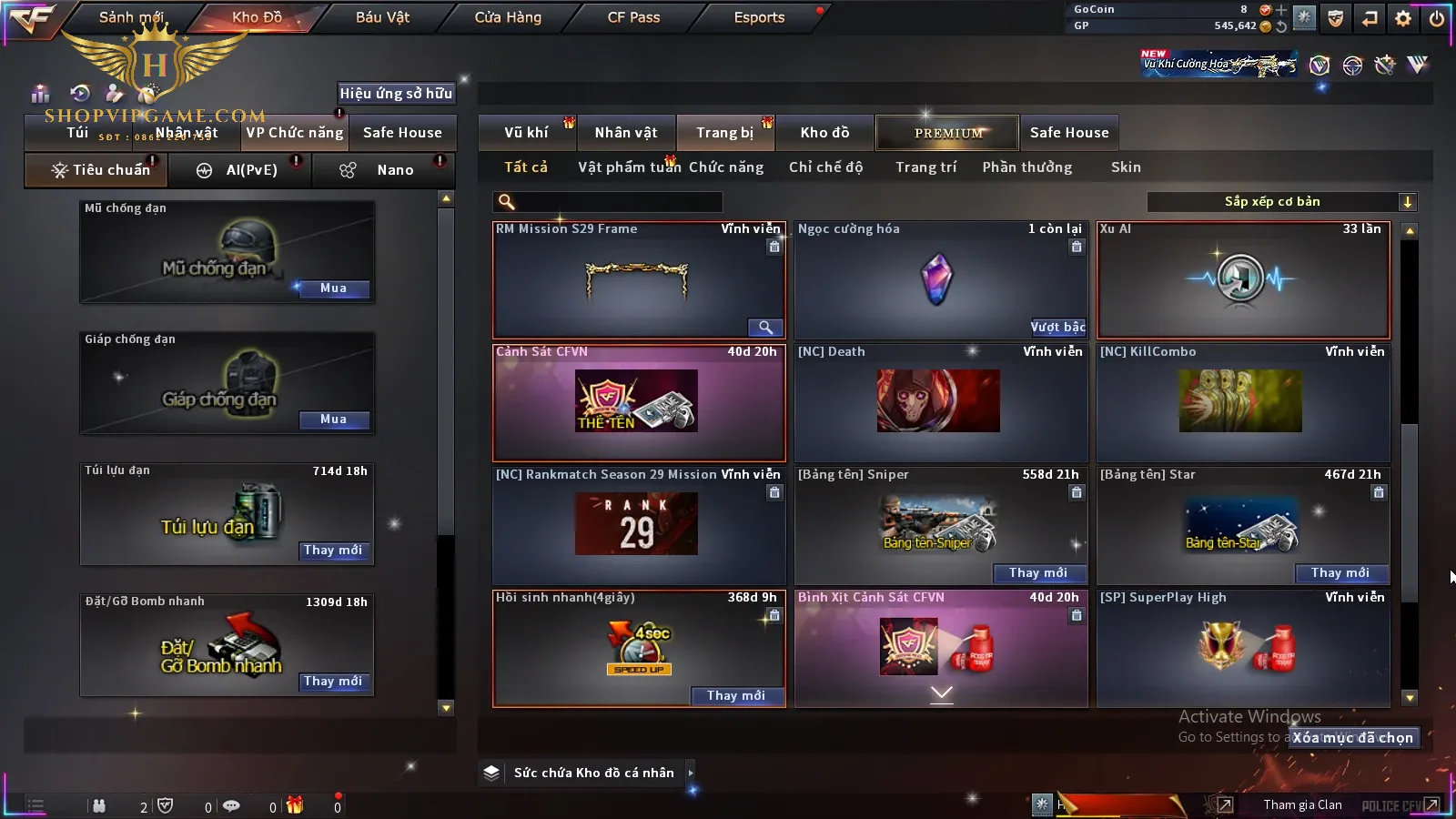Screen dimensions: 1456x819
Task: Go to the Sảnh mới lobby
Action: 131,17
